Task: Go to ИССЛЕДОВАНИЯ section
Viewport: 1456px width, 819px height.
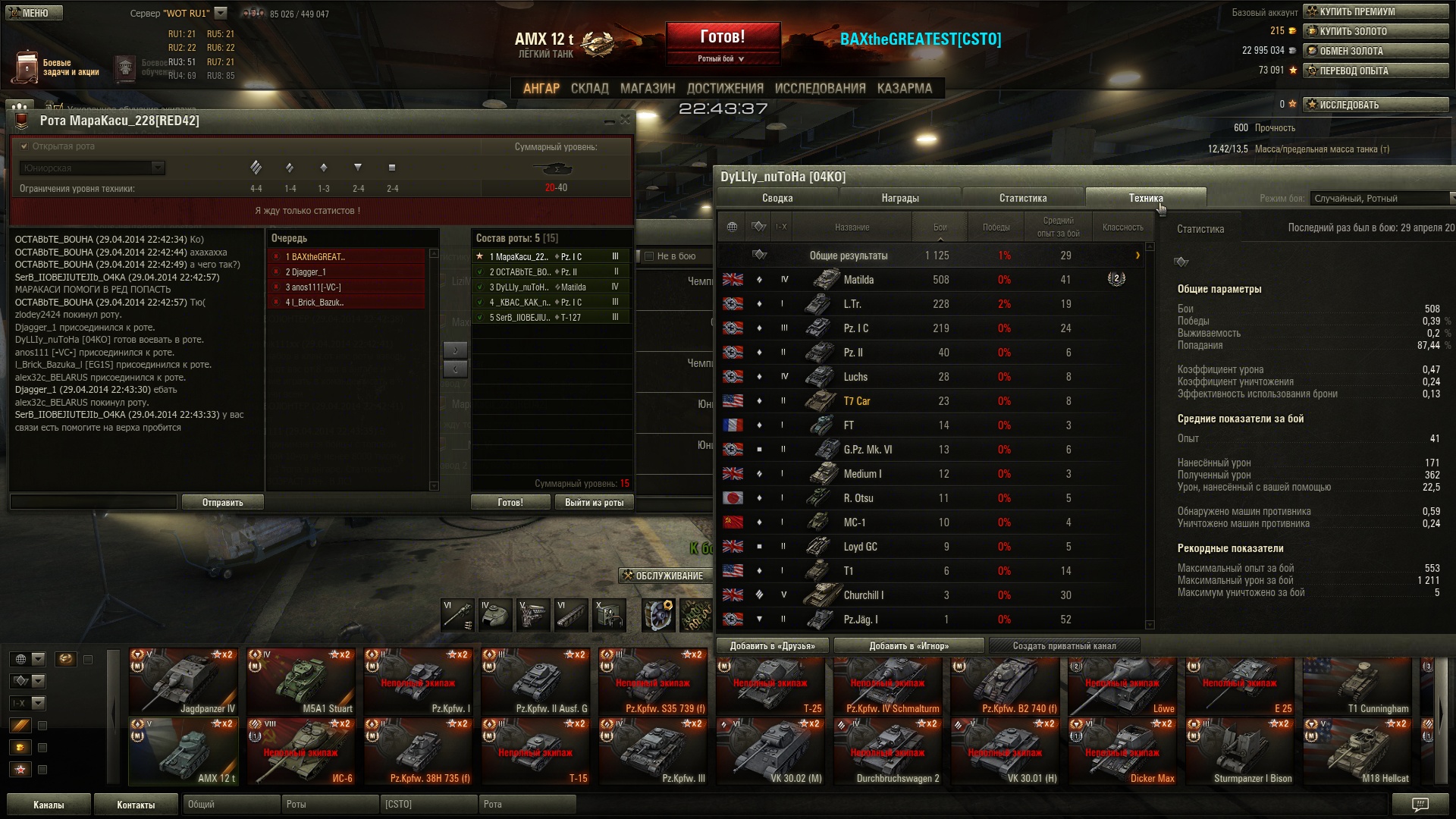Action: point(820,88)
